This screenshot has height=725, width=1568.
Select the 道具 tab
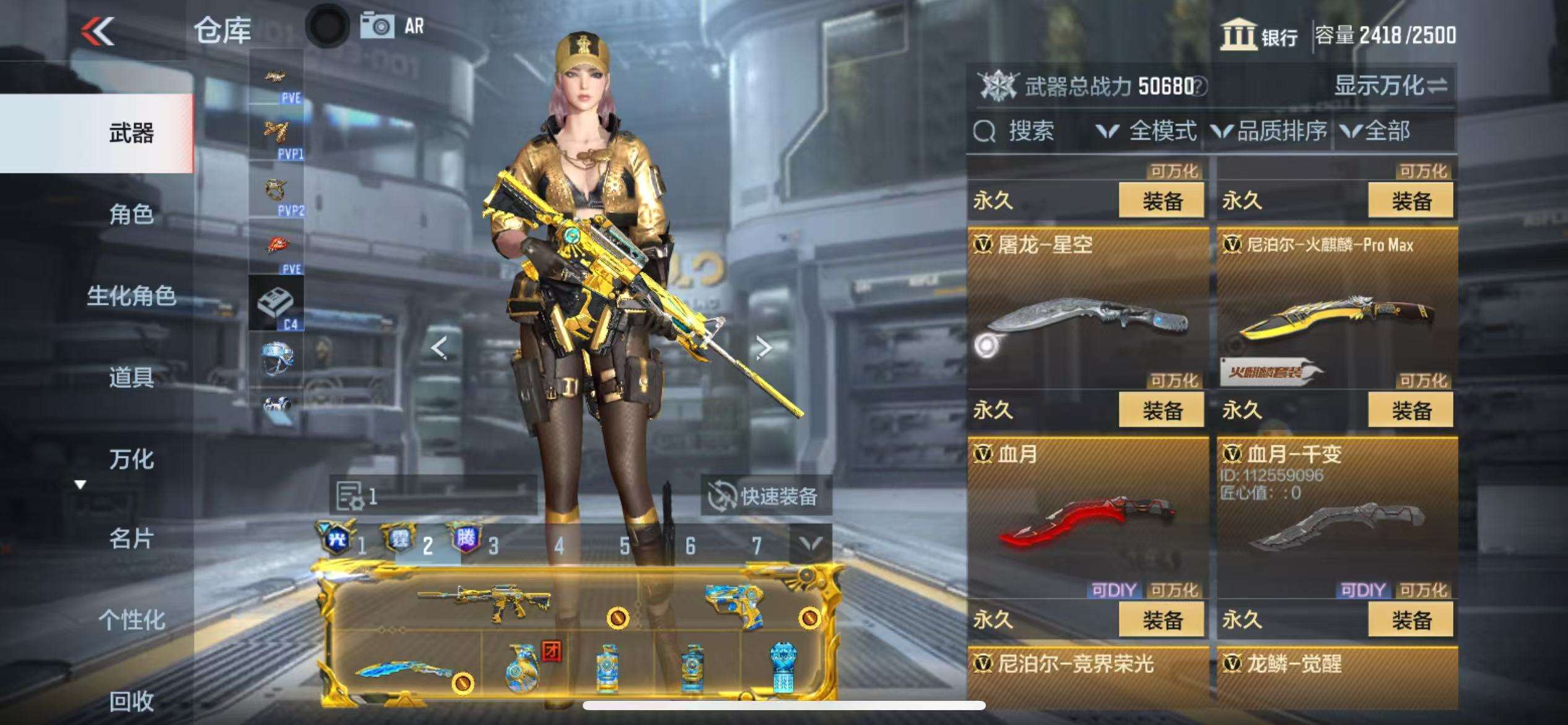tap(131, 377)
